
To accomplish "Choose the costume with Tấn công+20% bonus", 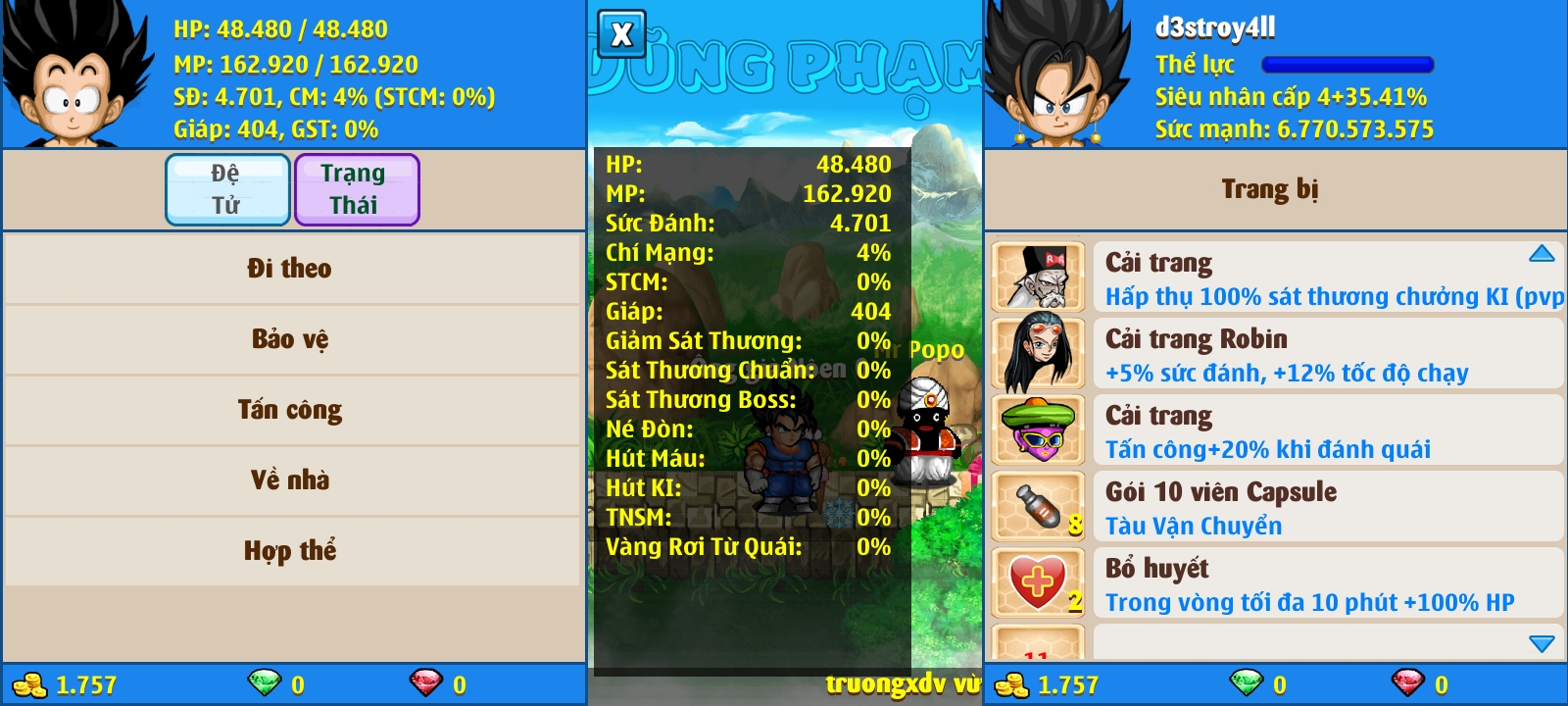I will tap(1328, 430).
